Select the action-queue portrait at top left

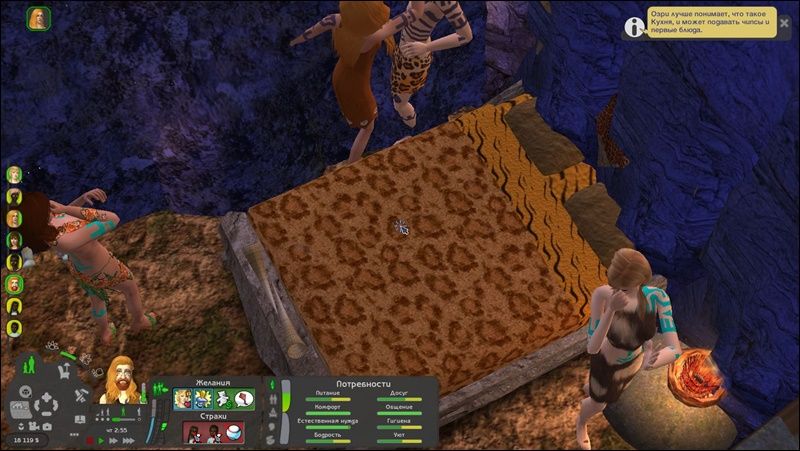pos(40,17)
